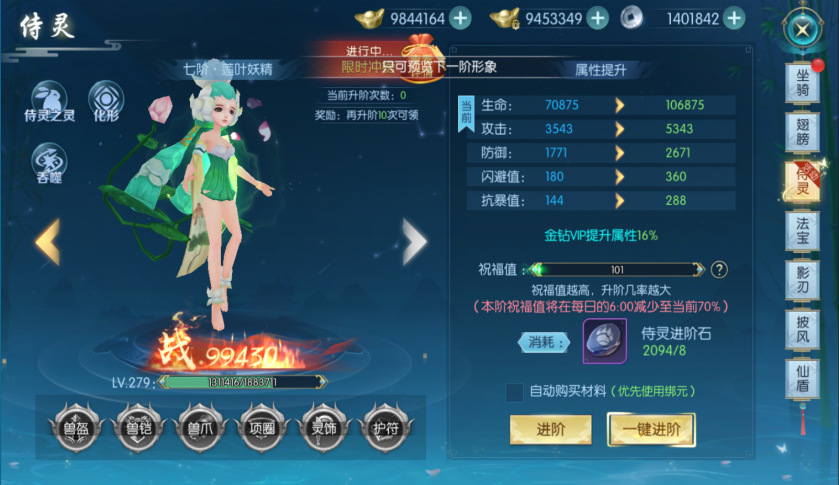Close the 侍灵 panel
839x485 pixels.
point(801,29)
